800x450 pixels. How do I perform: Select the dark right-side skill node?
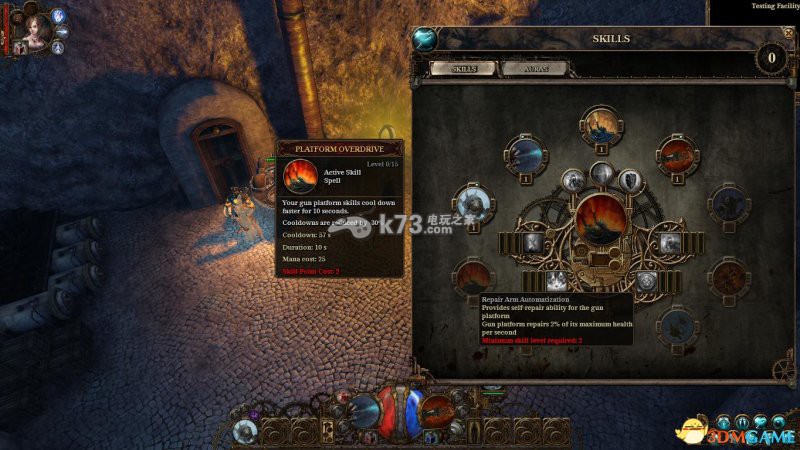(x=729, y=204)
